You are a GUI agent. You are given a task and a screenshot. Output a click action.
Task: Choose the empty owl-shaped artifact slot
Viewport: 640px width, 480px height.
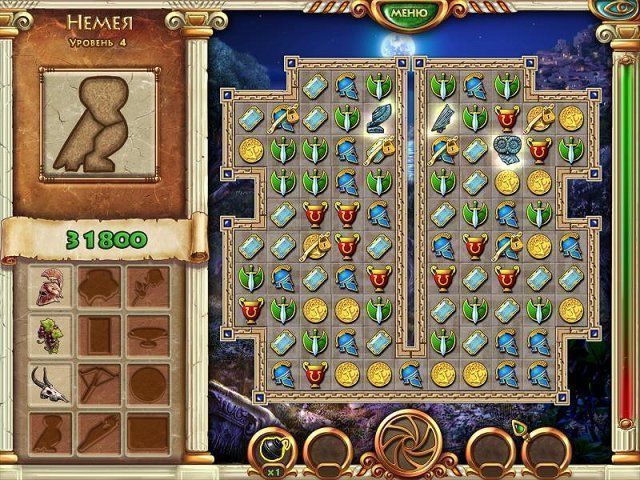coord(47,430)
